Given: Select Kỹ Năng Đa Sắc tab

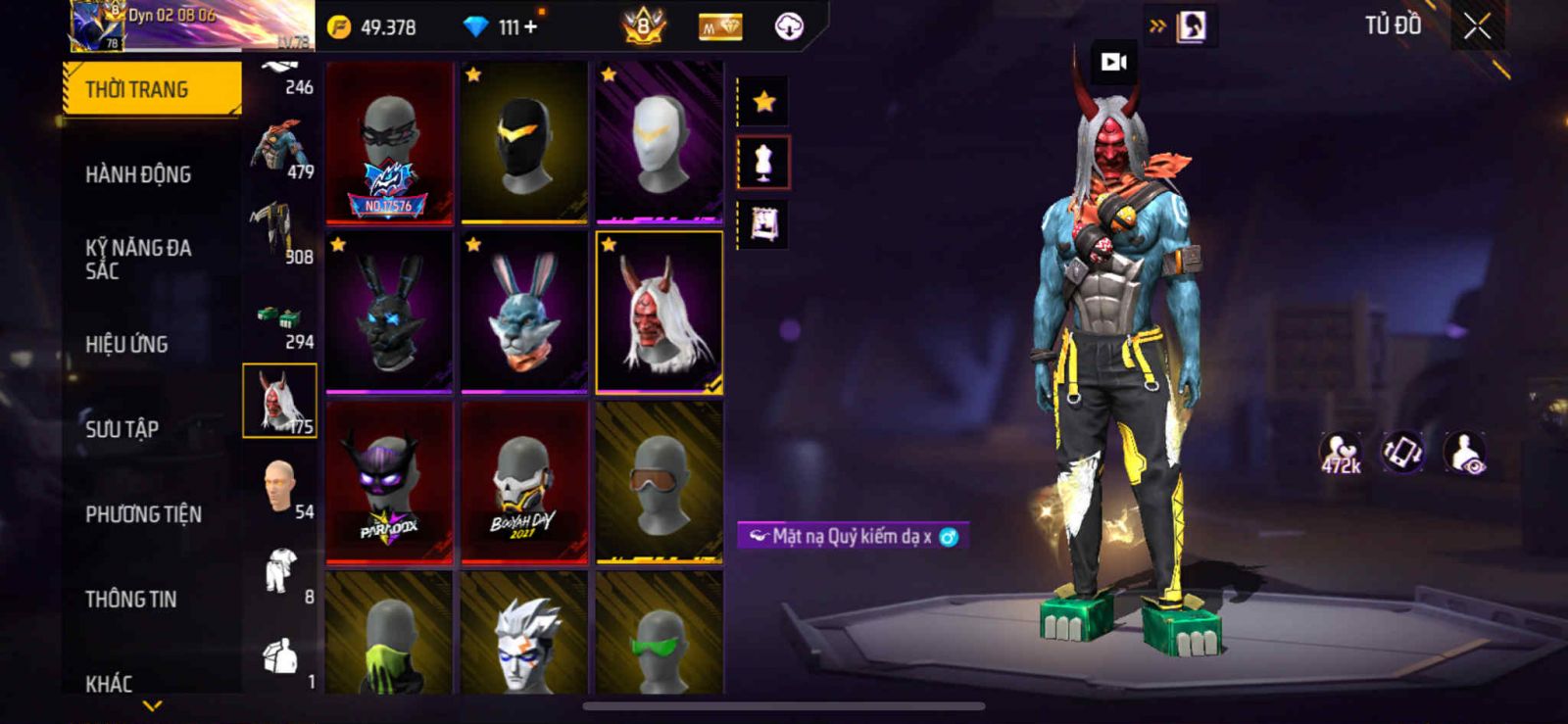Looking at the screenshot, I should 138,259.
